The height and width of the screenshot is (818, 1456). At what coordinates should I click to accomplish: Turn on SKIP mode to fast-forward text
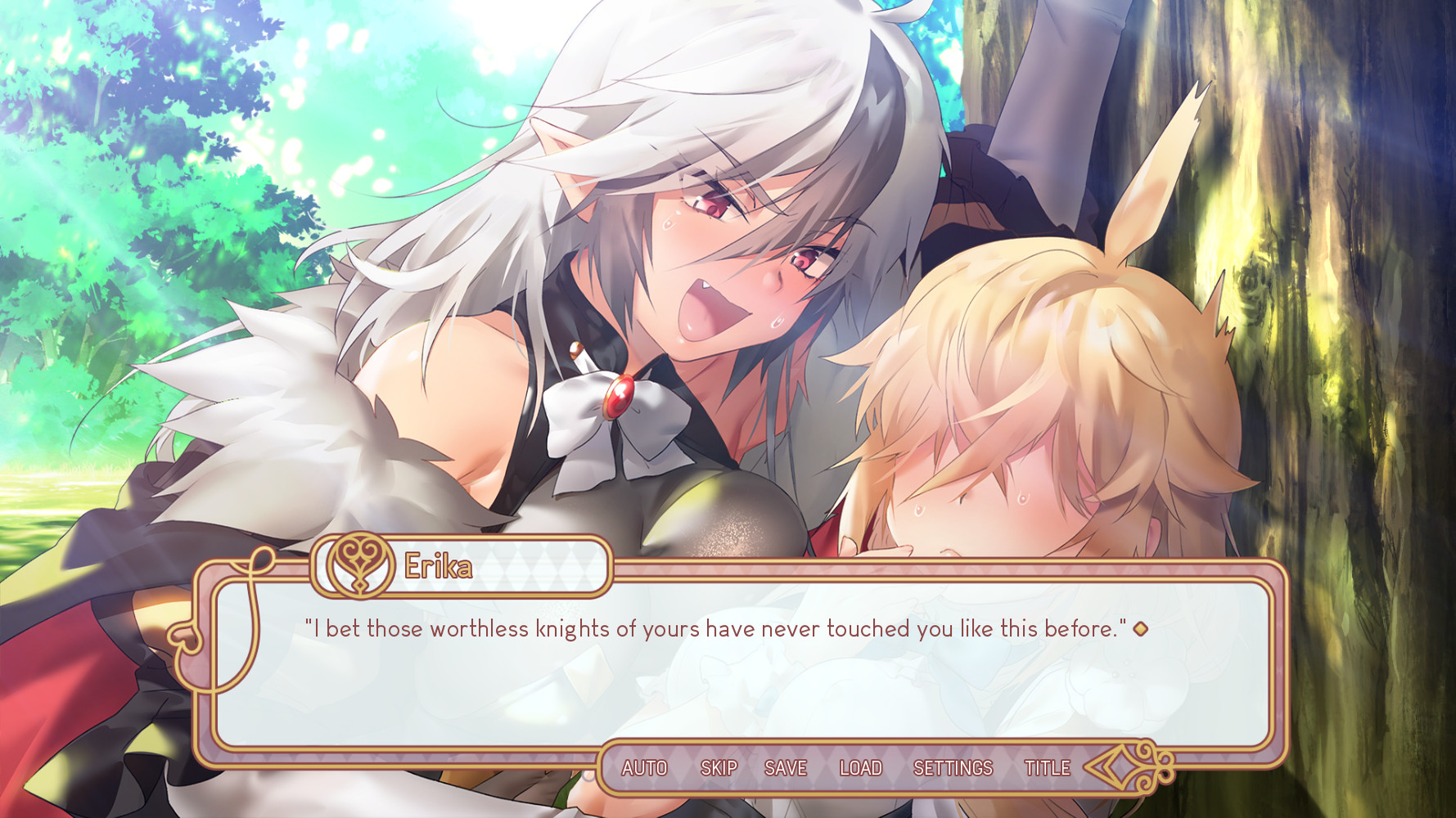718,767
